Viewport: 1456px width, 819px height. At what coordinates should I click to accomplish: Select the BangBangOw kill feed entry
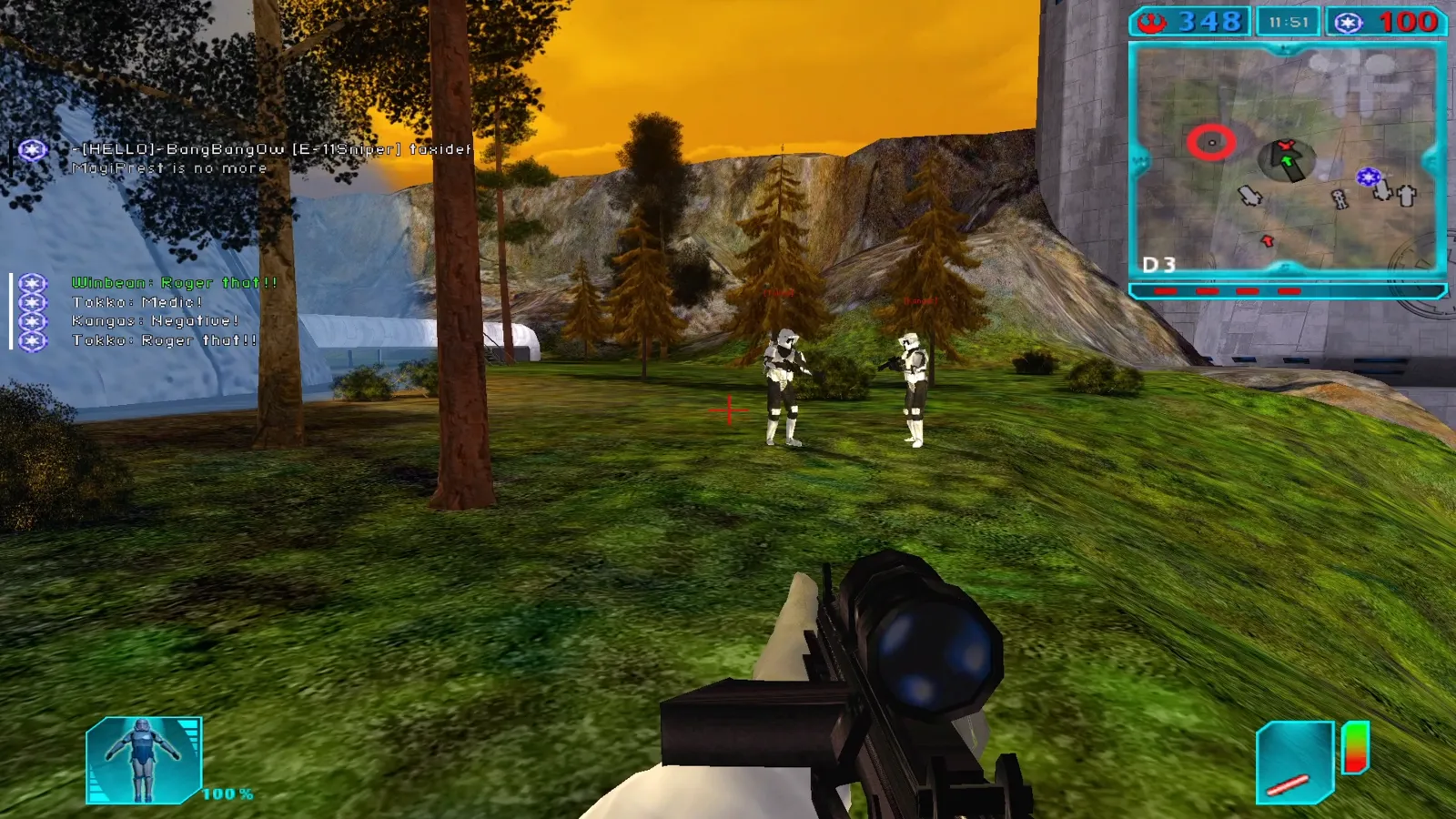[x=271, y=149]
